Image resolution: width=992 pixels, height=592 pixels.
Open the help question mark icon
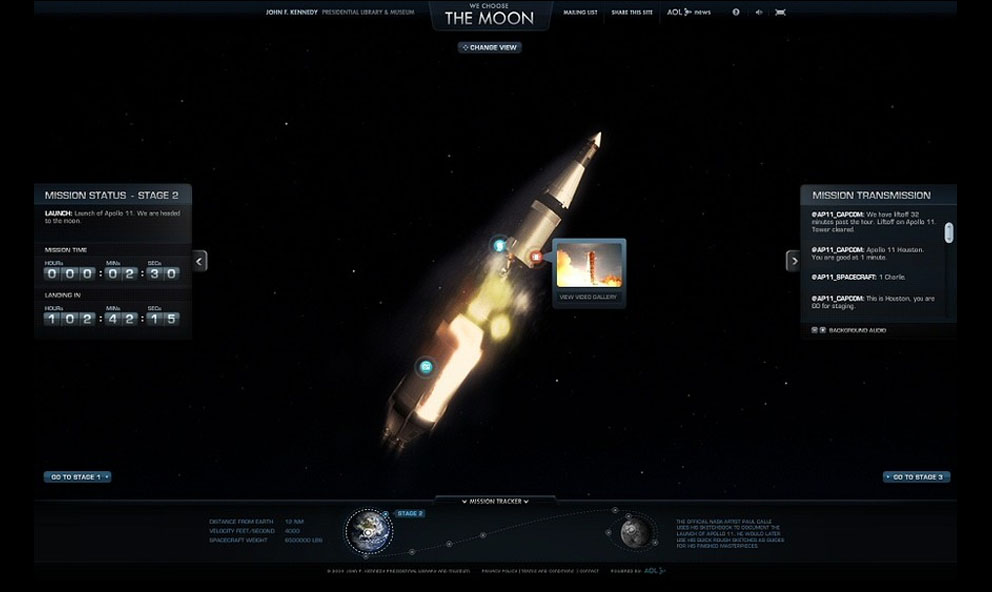[736, 13]
